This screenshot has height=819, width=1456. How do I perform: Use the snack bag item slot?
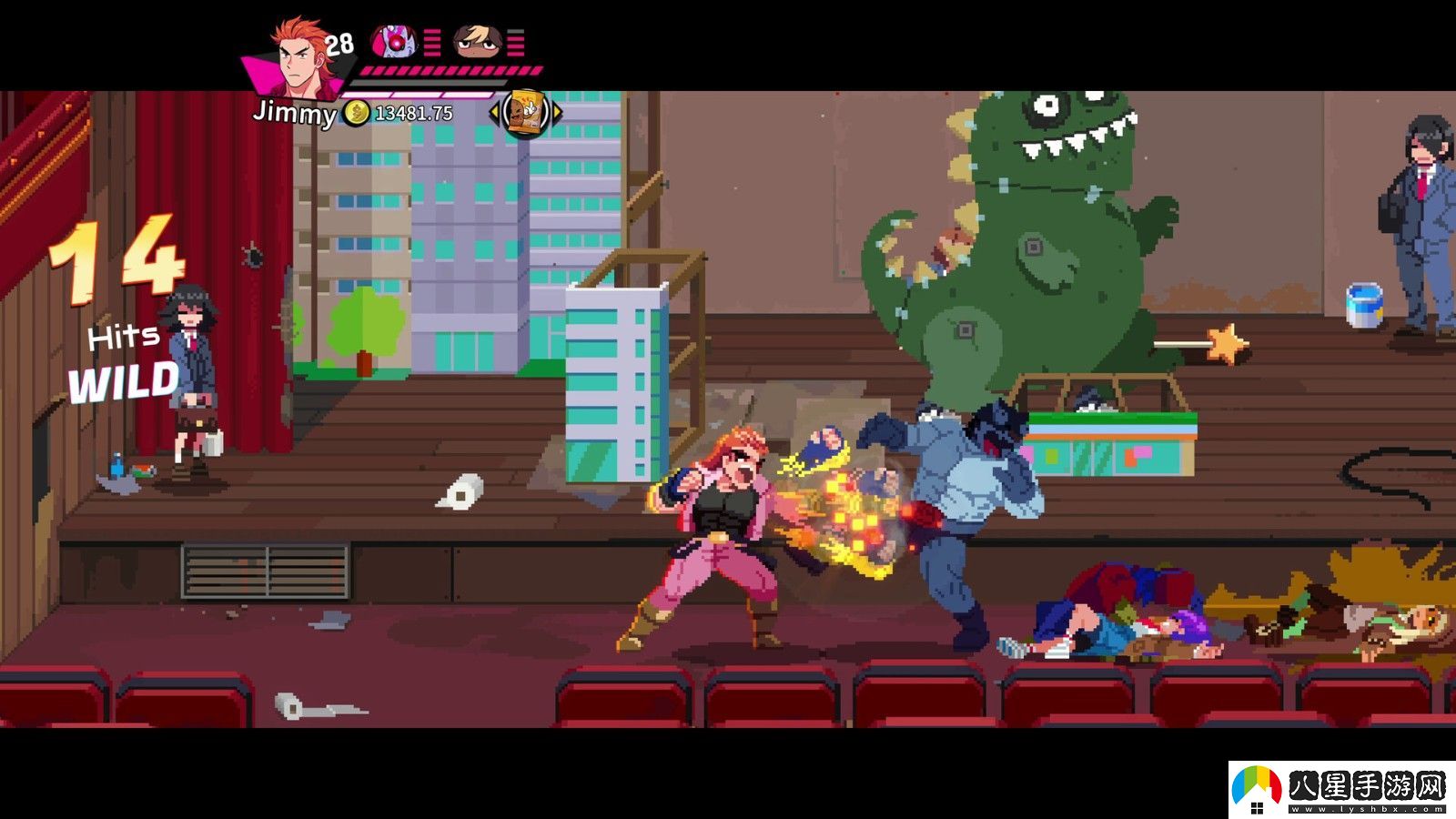[x=525, y=113]
